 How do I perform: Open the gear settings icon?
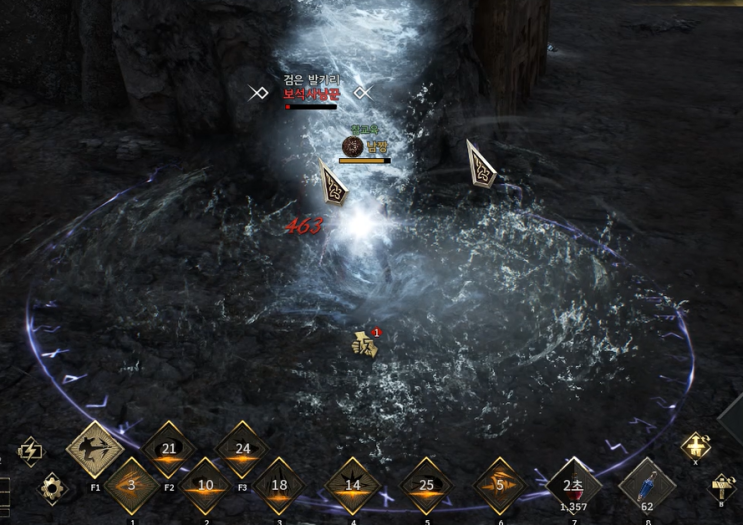(x=52, y=488)
